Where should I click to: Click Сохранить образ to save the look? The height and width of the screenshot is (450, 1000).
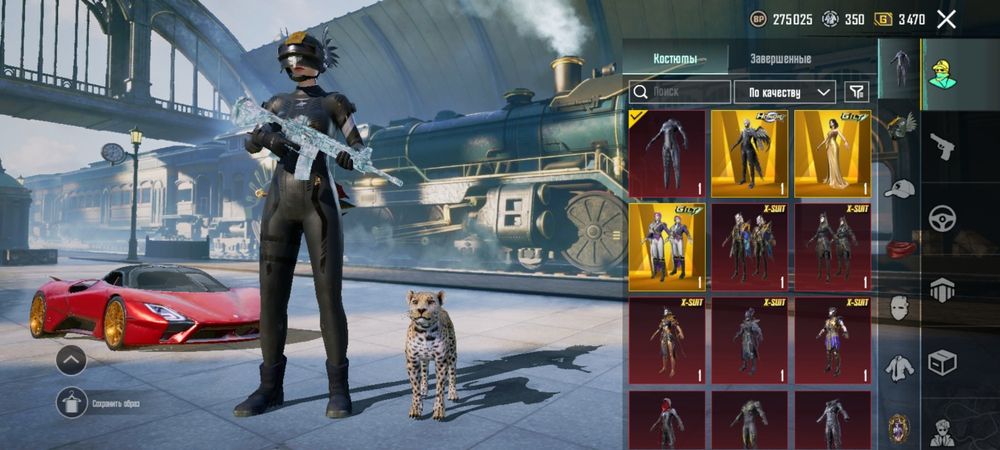(x=100, y=403)
